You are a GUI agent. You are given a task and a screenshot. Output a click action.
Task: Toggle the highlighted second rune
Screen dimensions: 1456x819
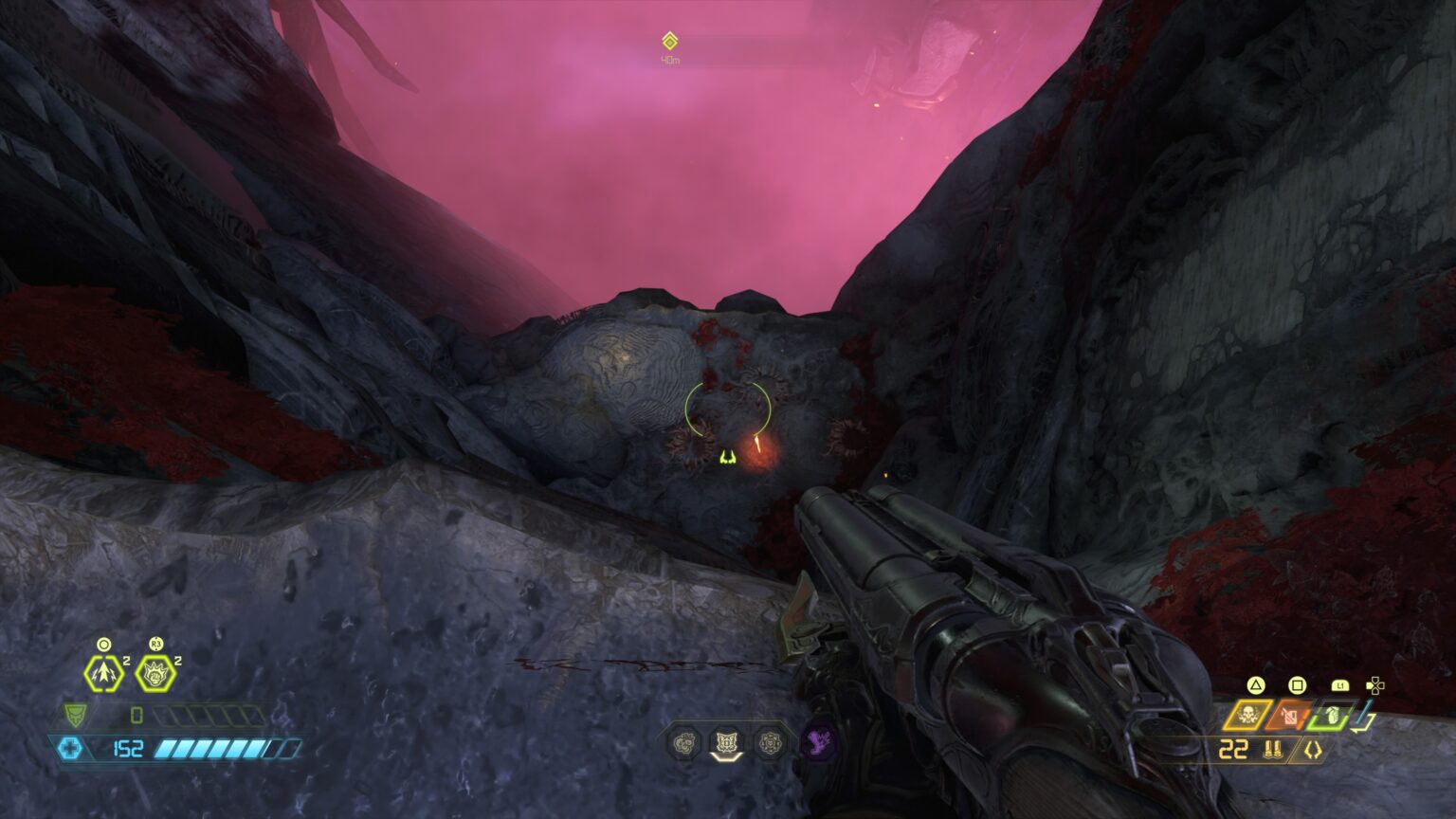click(x=726, y=742)
